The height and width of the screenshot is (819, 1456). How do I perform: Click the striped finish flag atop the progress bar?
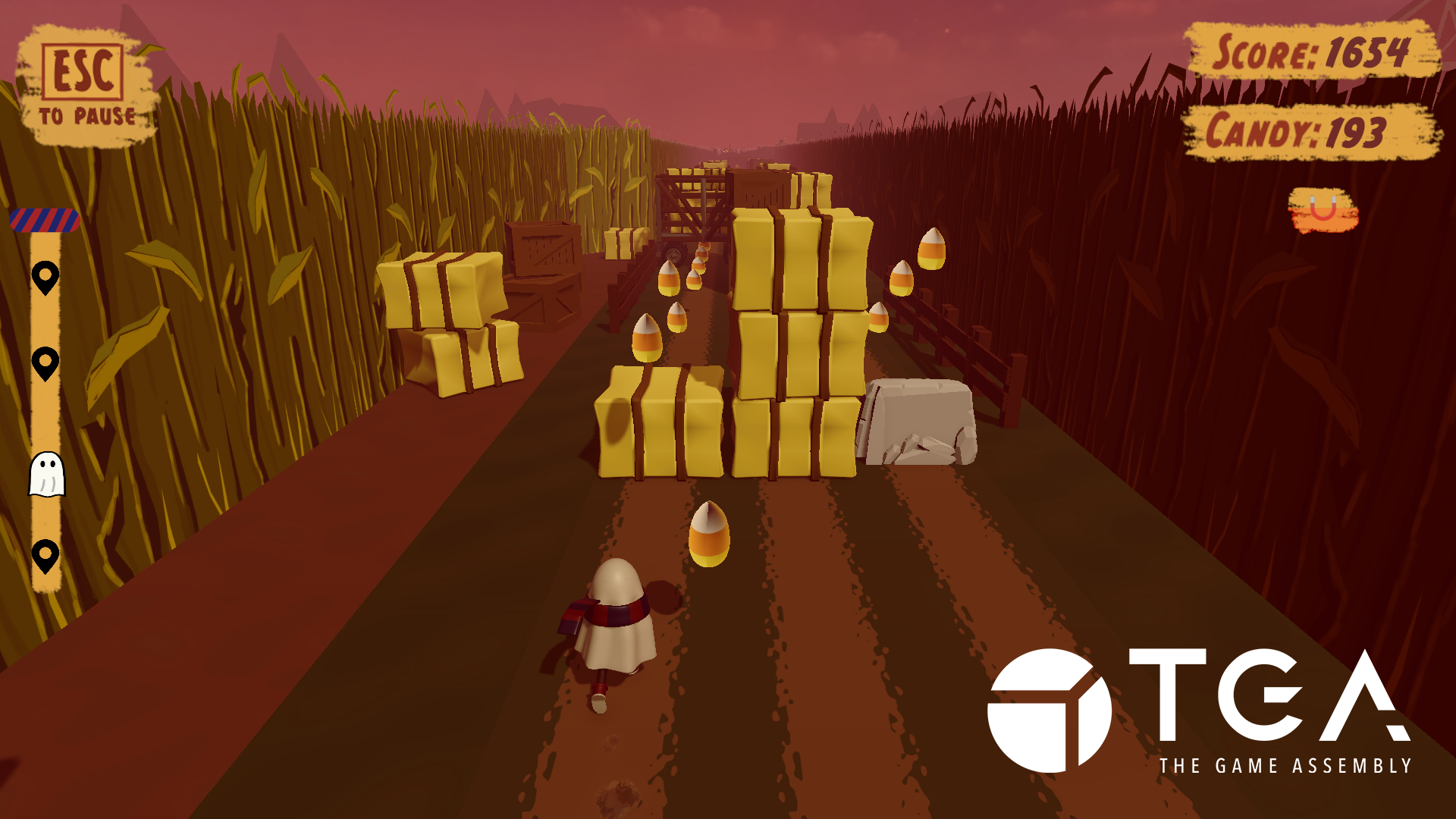[x=43, y=221]
